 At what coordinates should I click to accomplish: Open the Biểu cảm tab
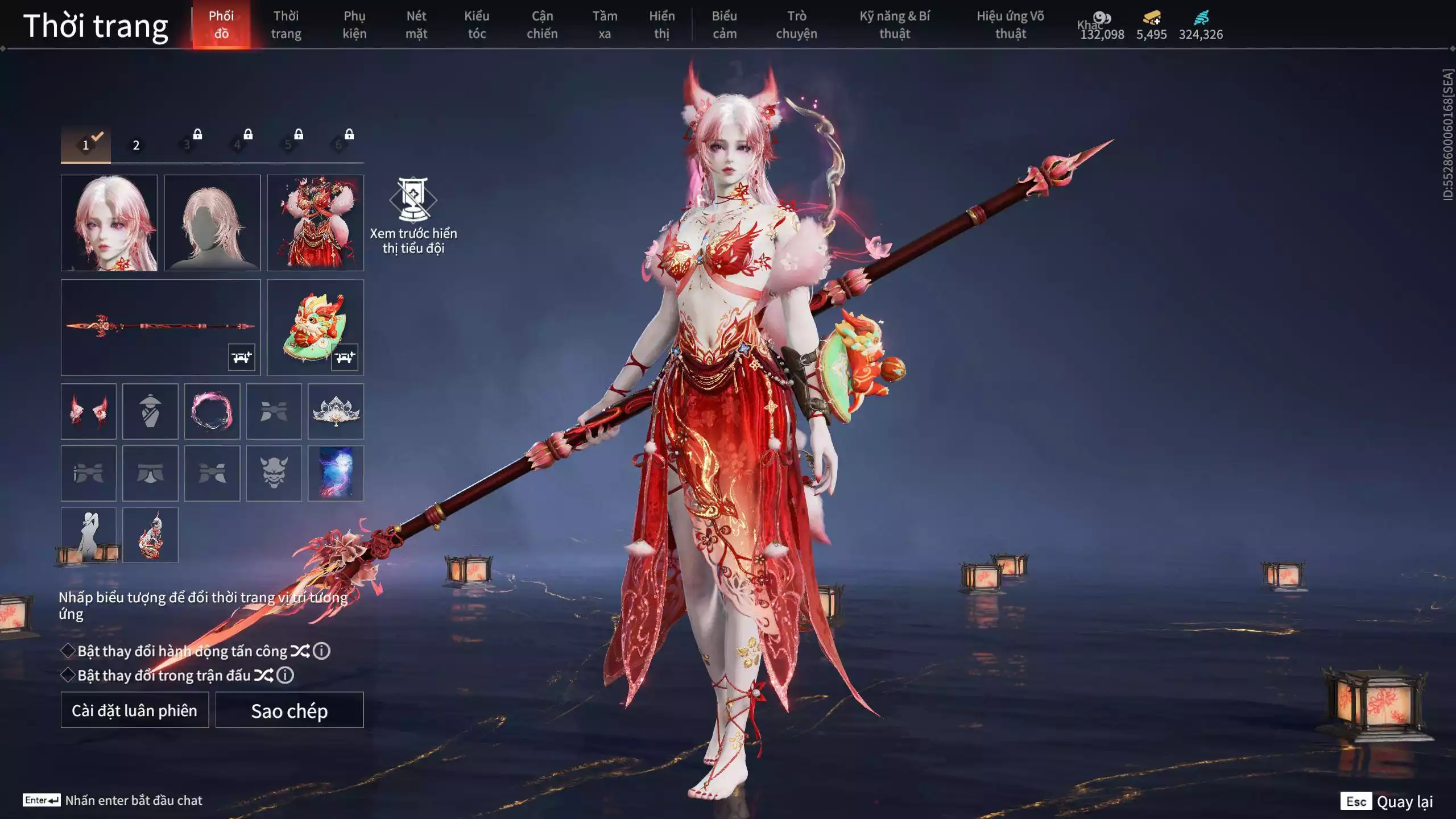725,25
